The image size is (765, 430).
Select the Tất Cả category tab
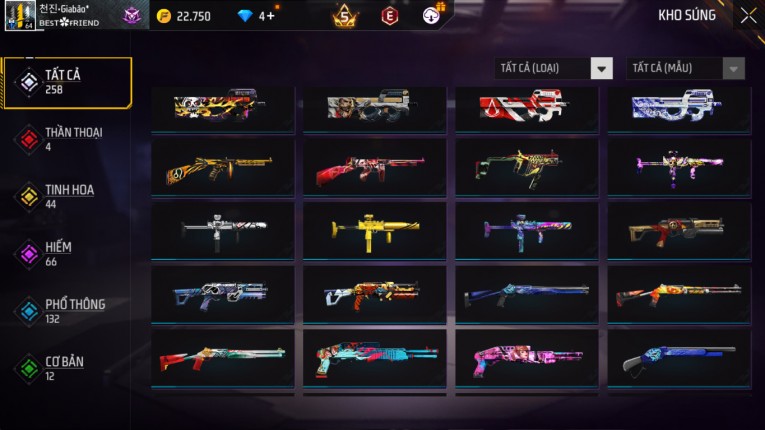point(67,82)
